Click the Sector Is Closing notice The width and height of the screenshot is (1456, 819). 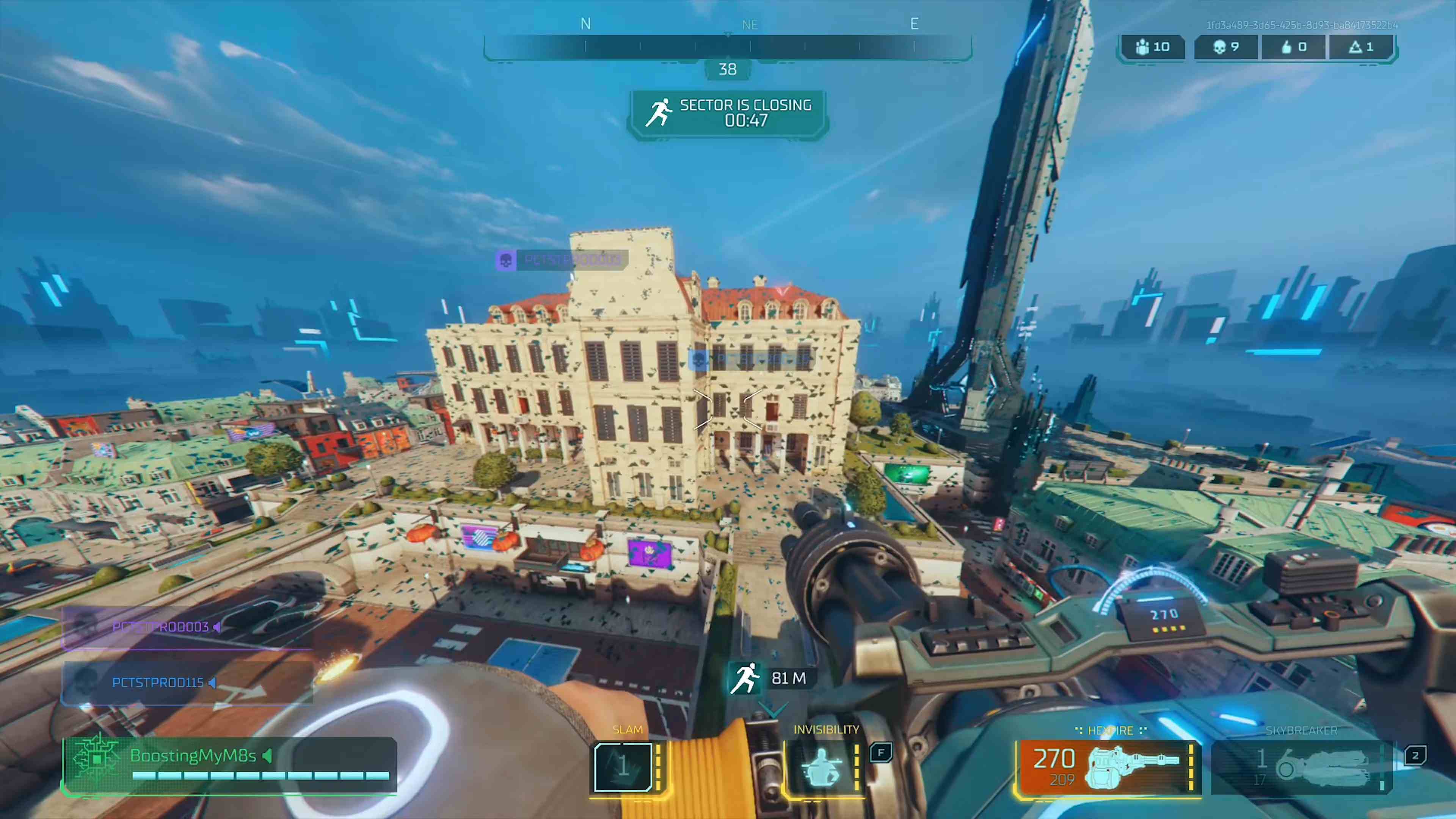click(728, 113)
